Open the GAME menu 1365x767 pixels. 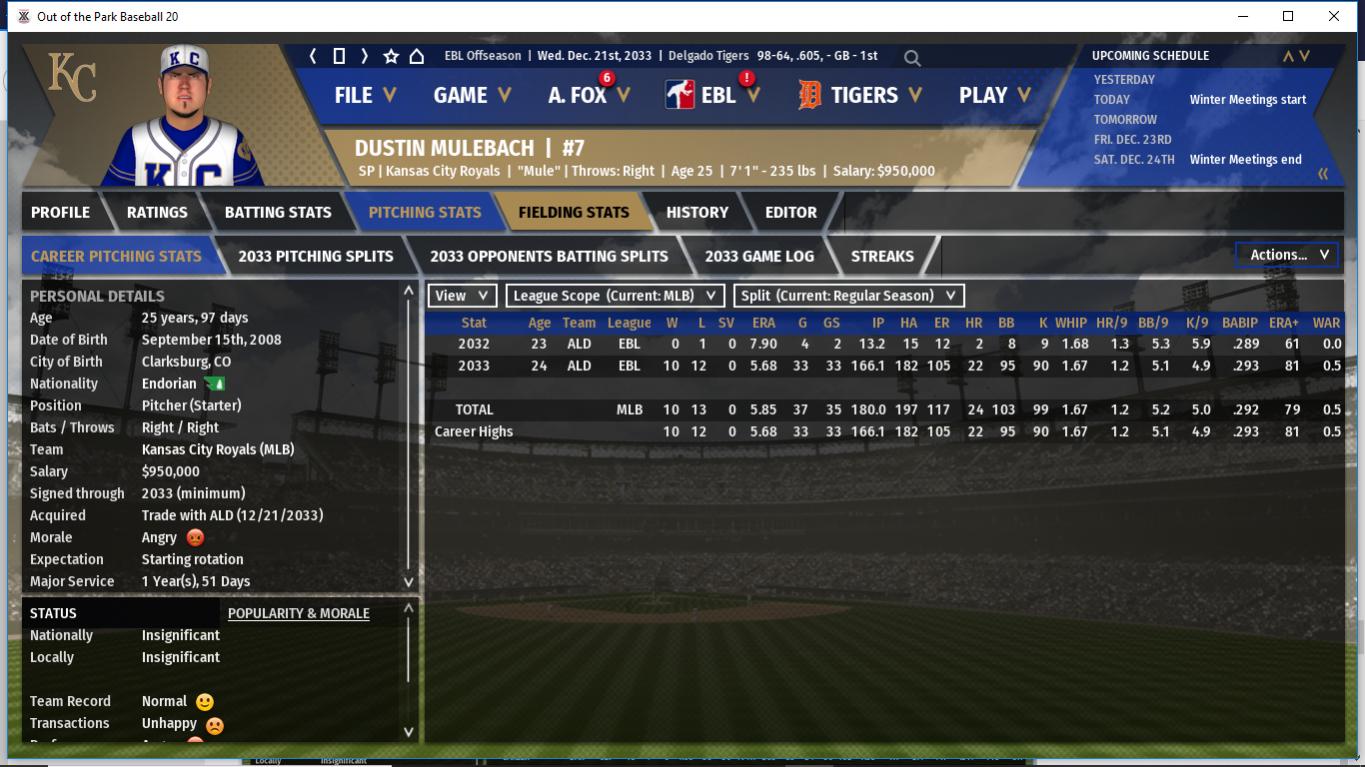pyautogui.click(x=471, y=95)
